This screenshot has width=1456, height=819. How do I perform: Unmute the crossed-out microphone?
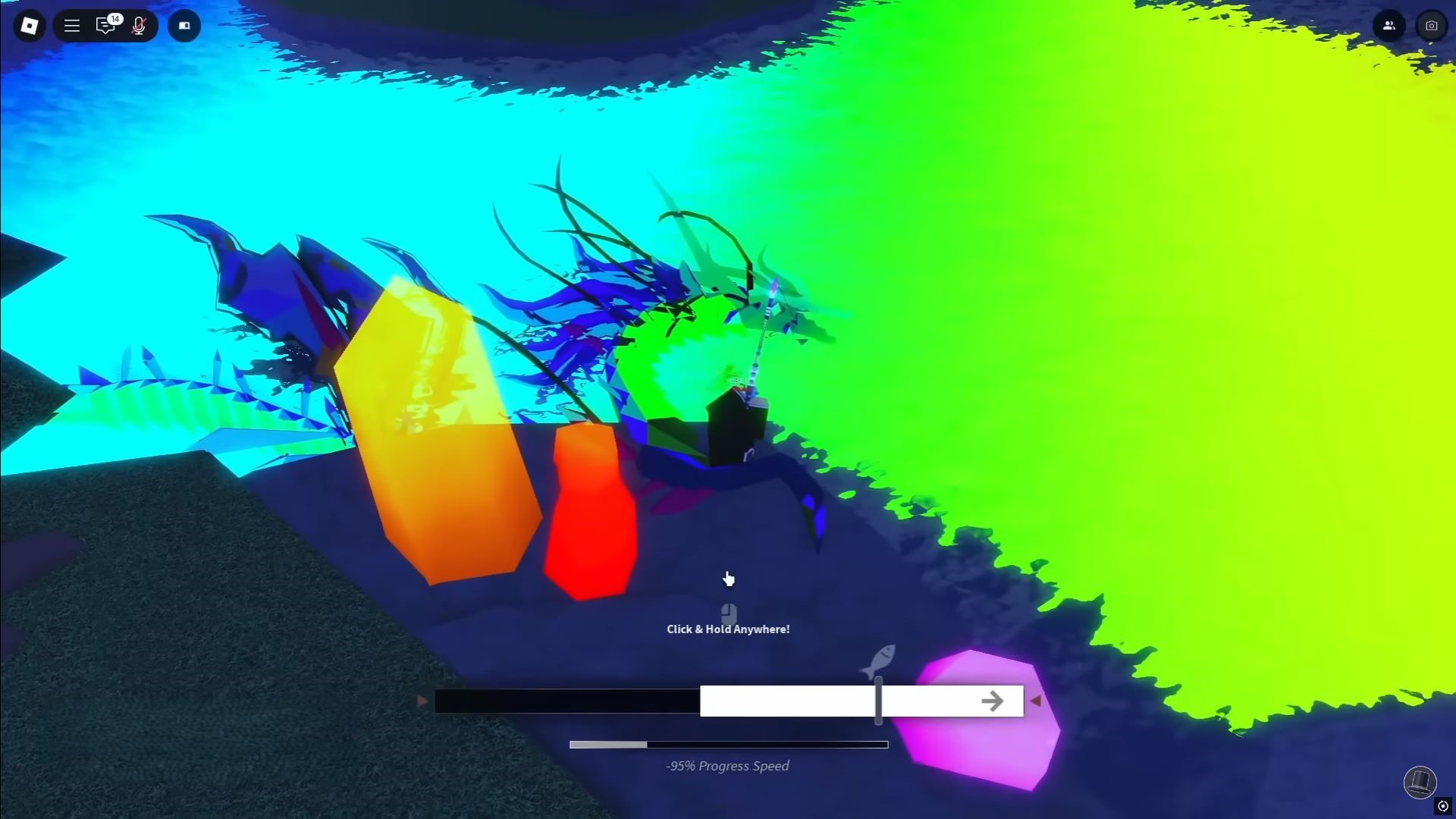point(138,25)
